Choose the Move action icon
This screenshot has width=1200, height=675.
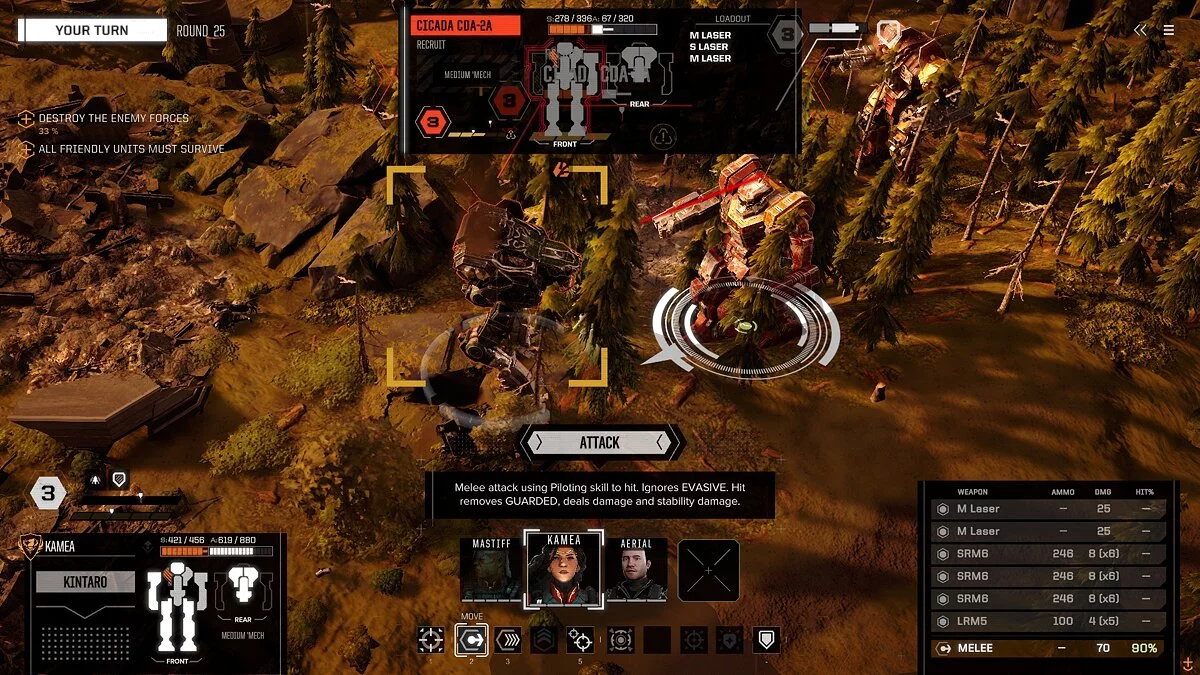coord(471,640)
